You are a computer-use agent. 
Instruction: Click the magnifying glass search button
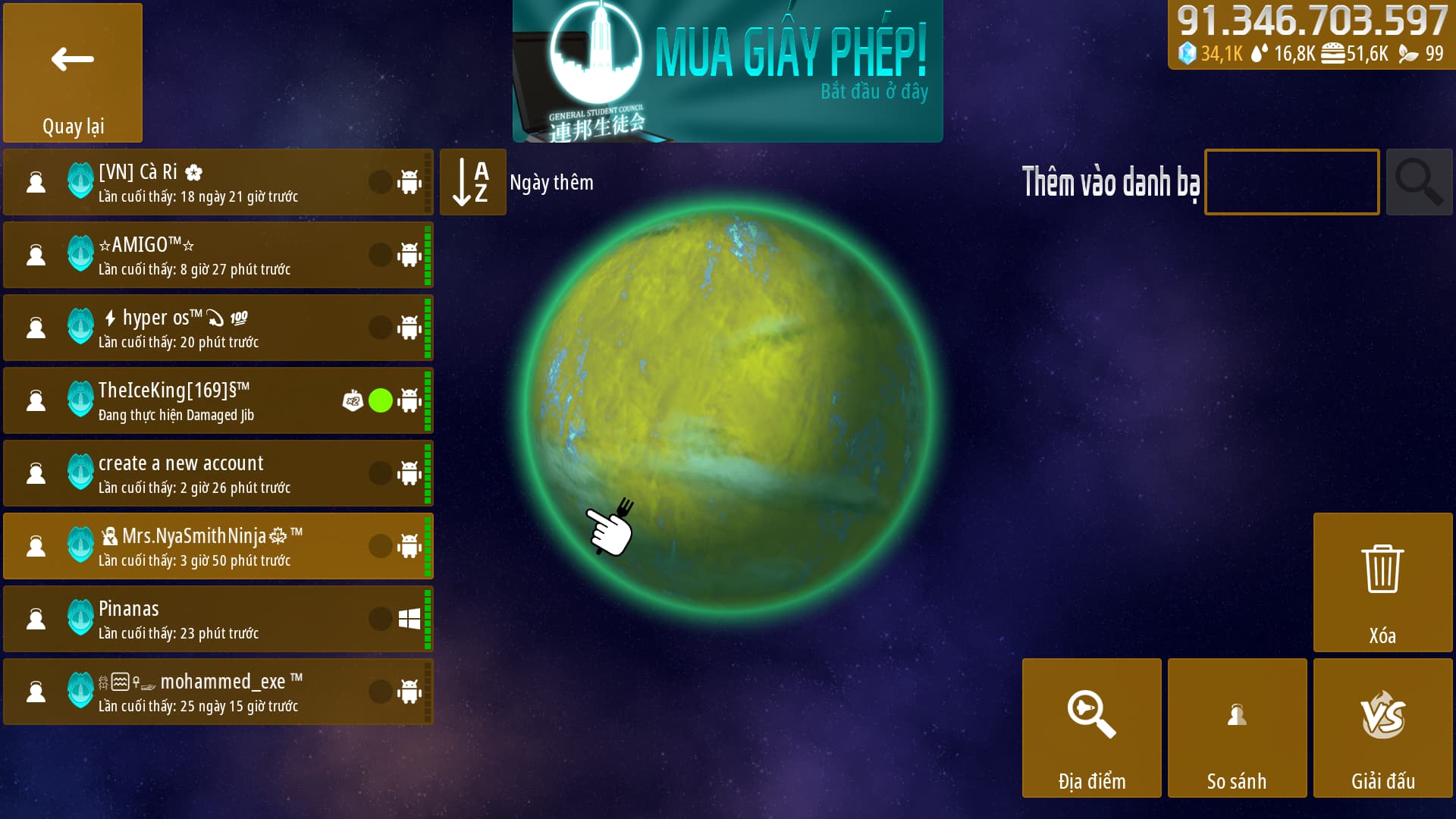coord(1419,183)
